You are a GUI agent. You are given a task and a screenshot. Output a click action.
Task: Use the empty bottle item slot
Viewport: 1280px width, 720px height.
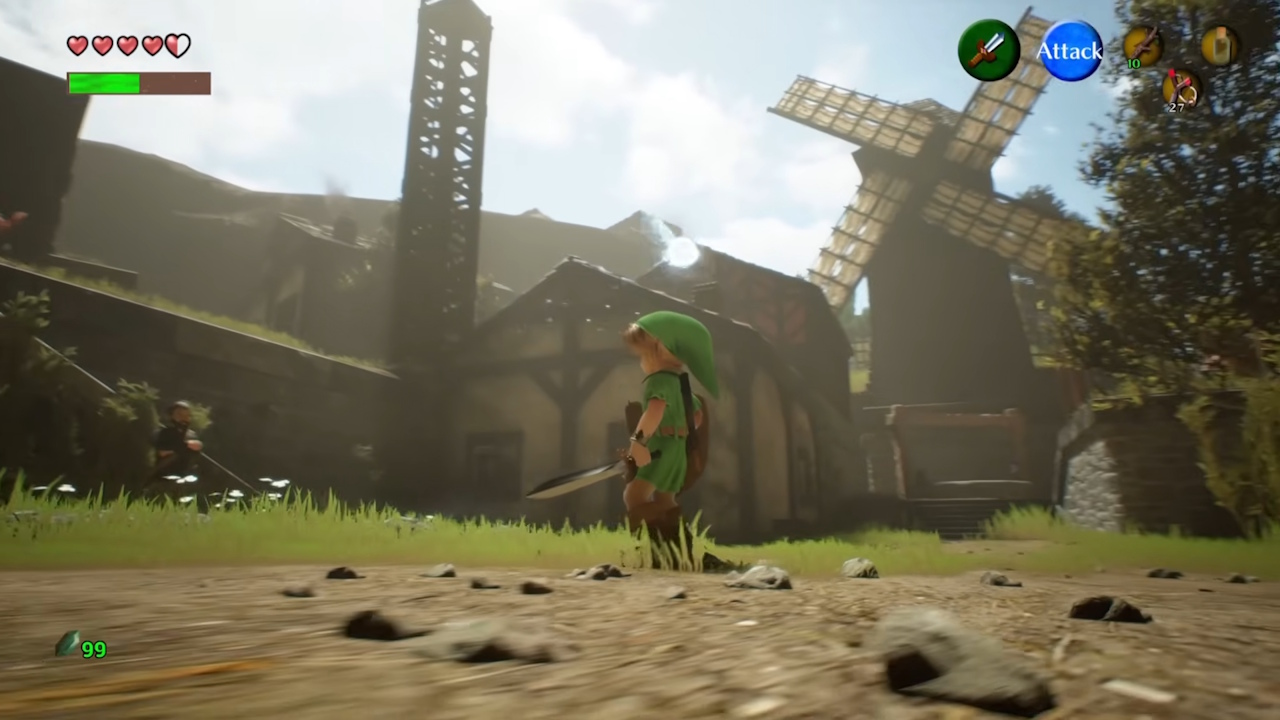(1219, 46)
